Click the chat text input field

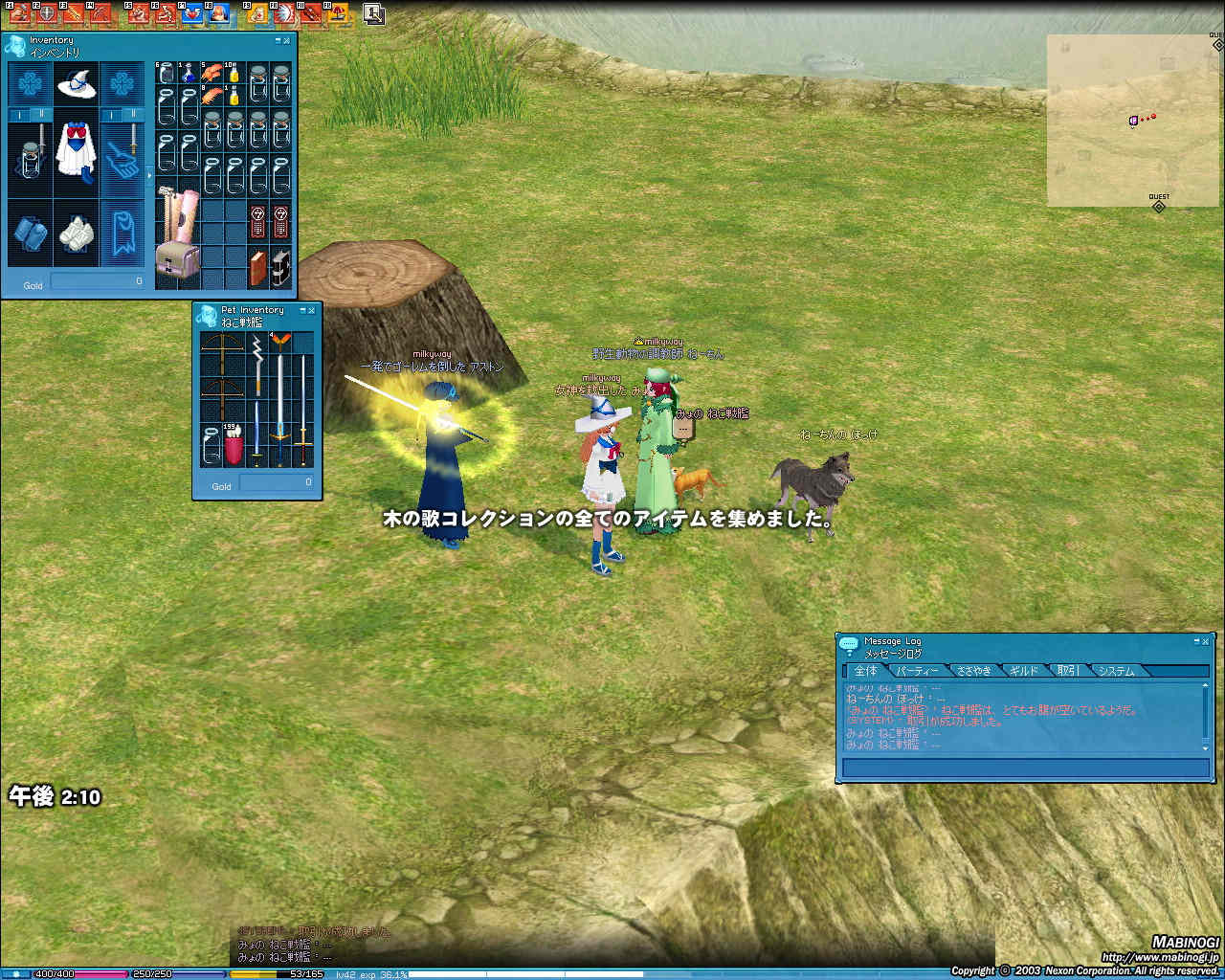tap(1025, 768)
